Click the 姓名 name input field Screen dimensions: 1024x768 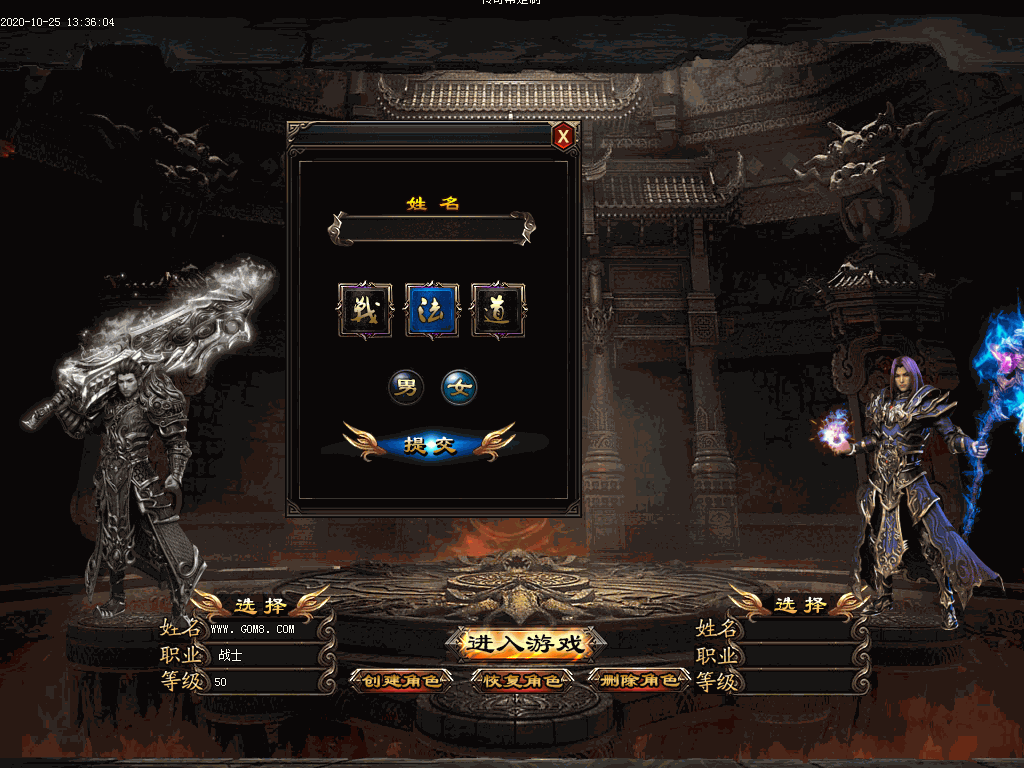pos(431,228)
